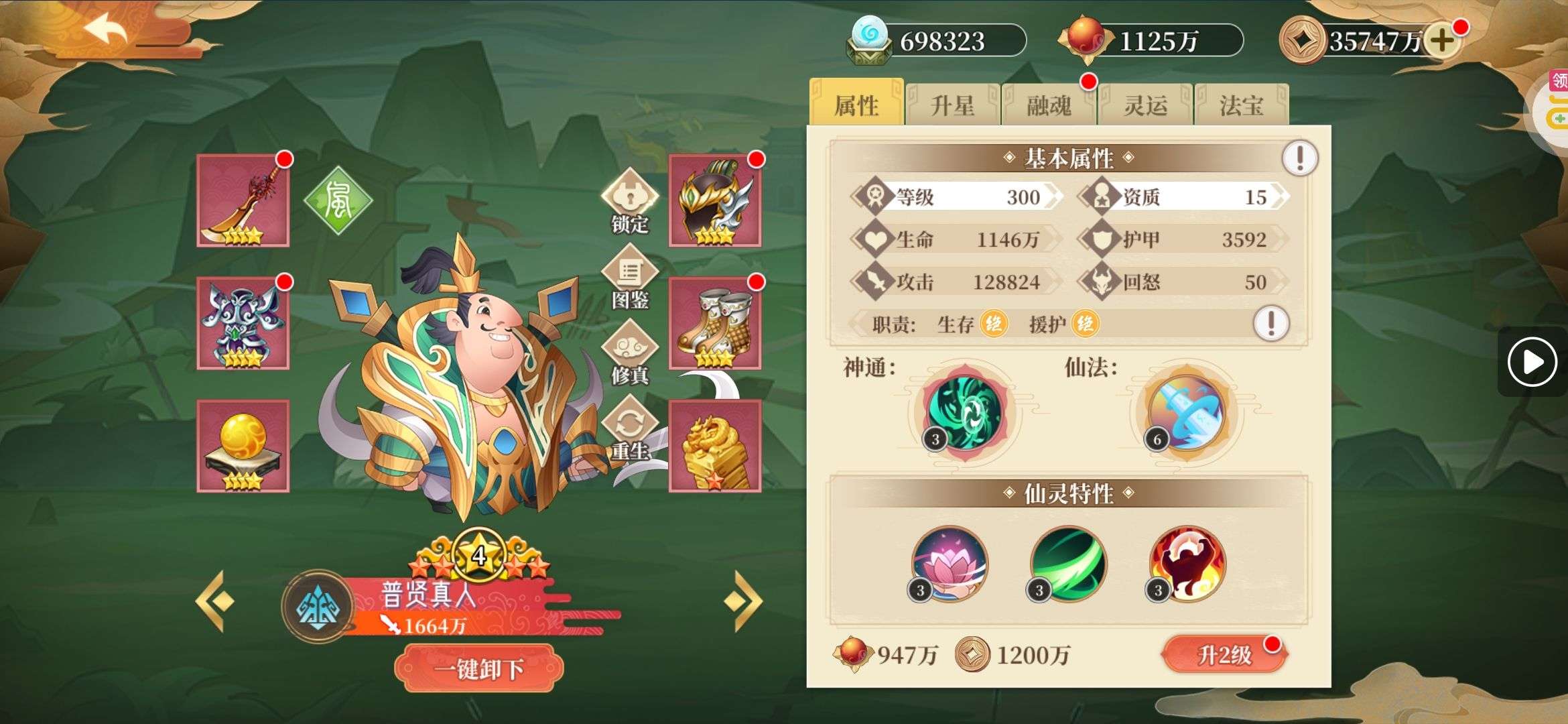Choose the 重生 rebirth icon
Viewport: 1568px width, 724px height.
click(x=629, y=430)
